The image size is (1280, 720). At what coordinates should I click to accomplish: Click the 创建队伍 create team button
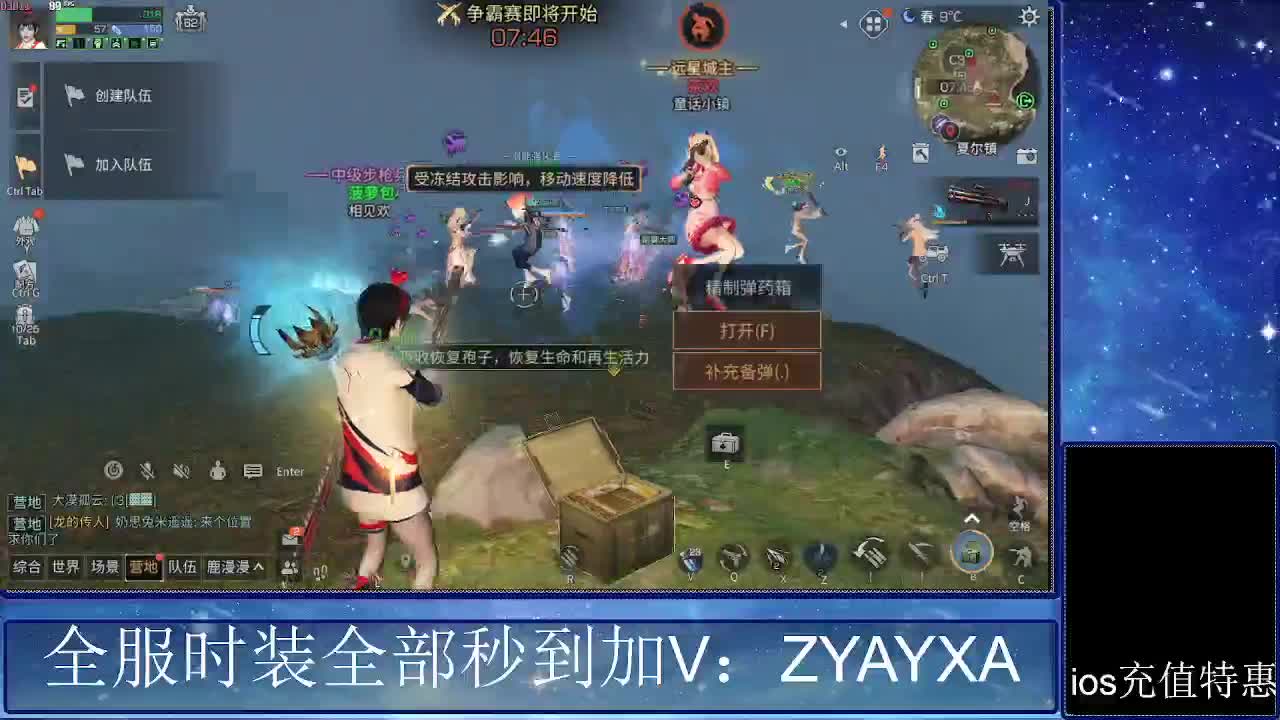click(123, 92)
